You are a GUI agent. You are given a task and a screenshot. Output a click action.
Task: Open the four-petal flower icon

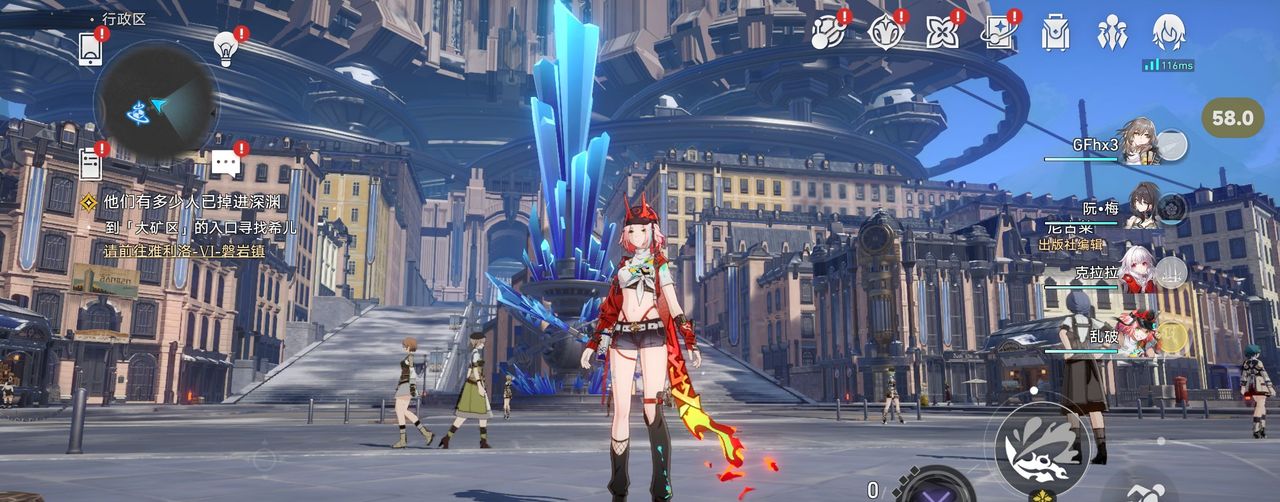(x=941, y=32)
